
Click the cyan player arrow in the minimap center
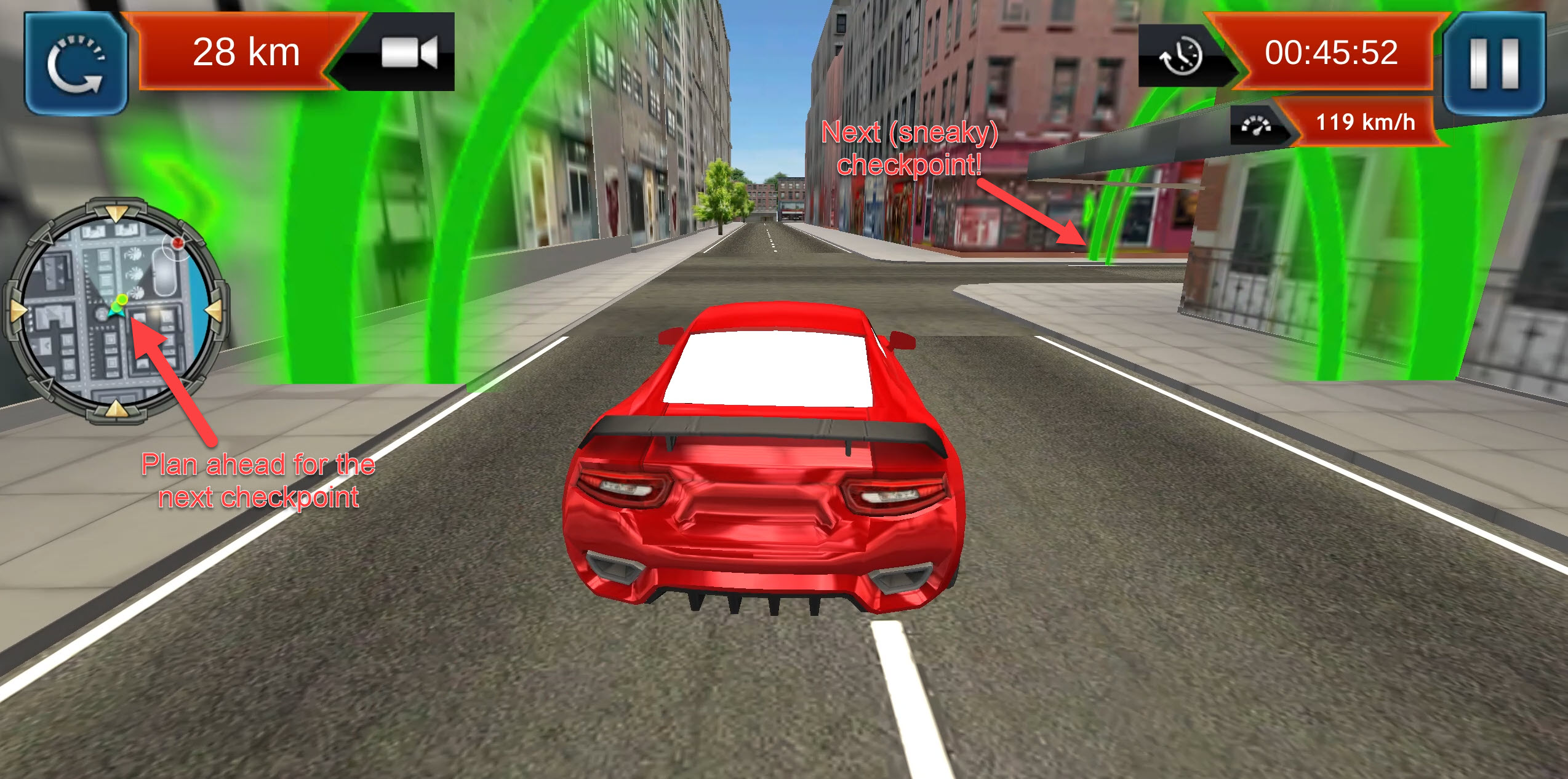pyautogui.click(x=117, y=314)
